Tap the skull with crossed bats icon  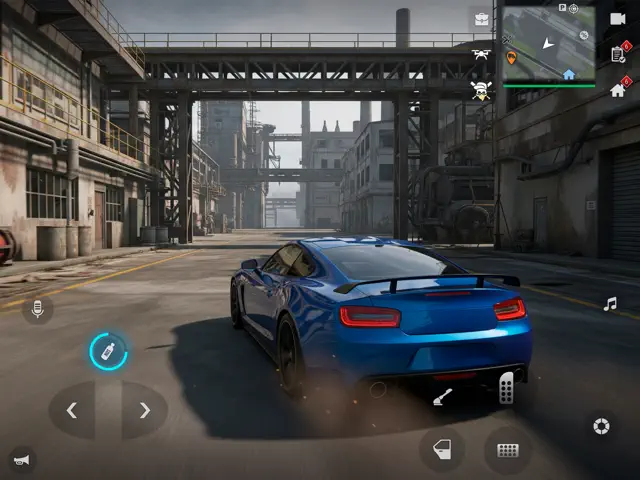point(482,90)
